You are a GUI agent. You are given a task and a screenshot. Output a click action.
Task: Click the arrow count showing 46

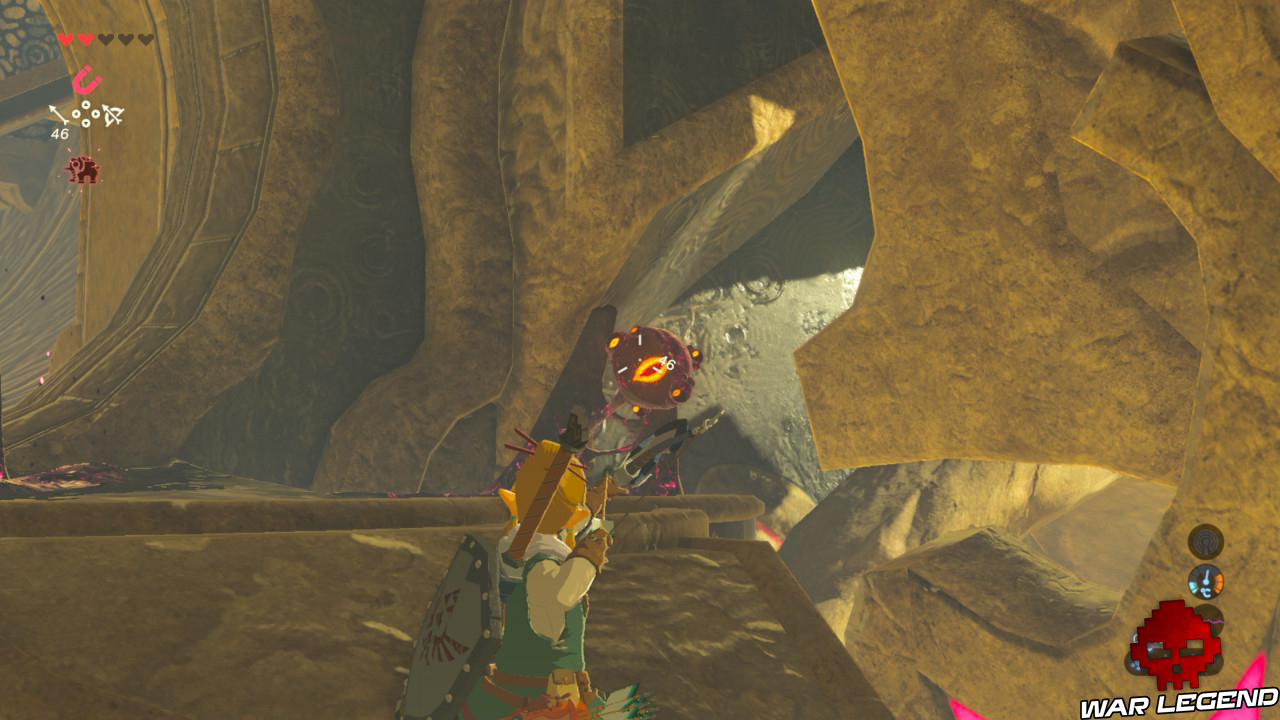click(x=60, y=134)
